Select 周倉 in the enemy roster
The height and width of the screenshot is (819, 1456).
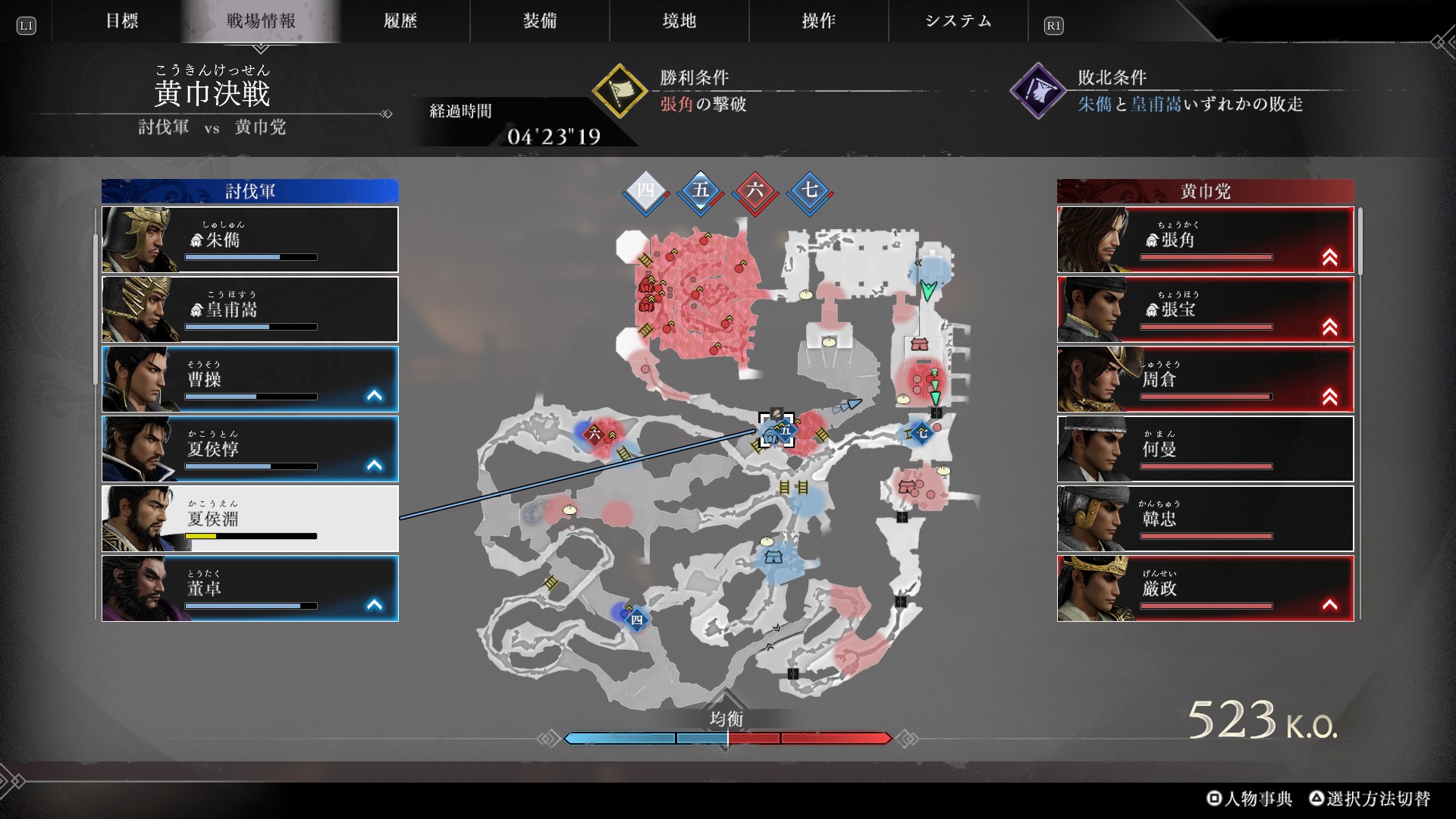click(1205, 379)
